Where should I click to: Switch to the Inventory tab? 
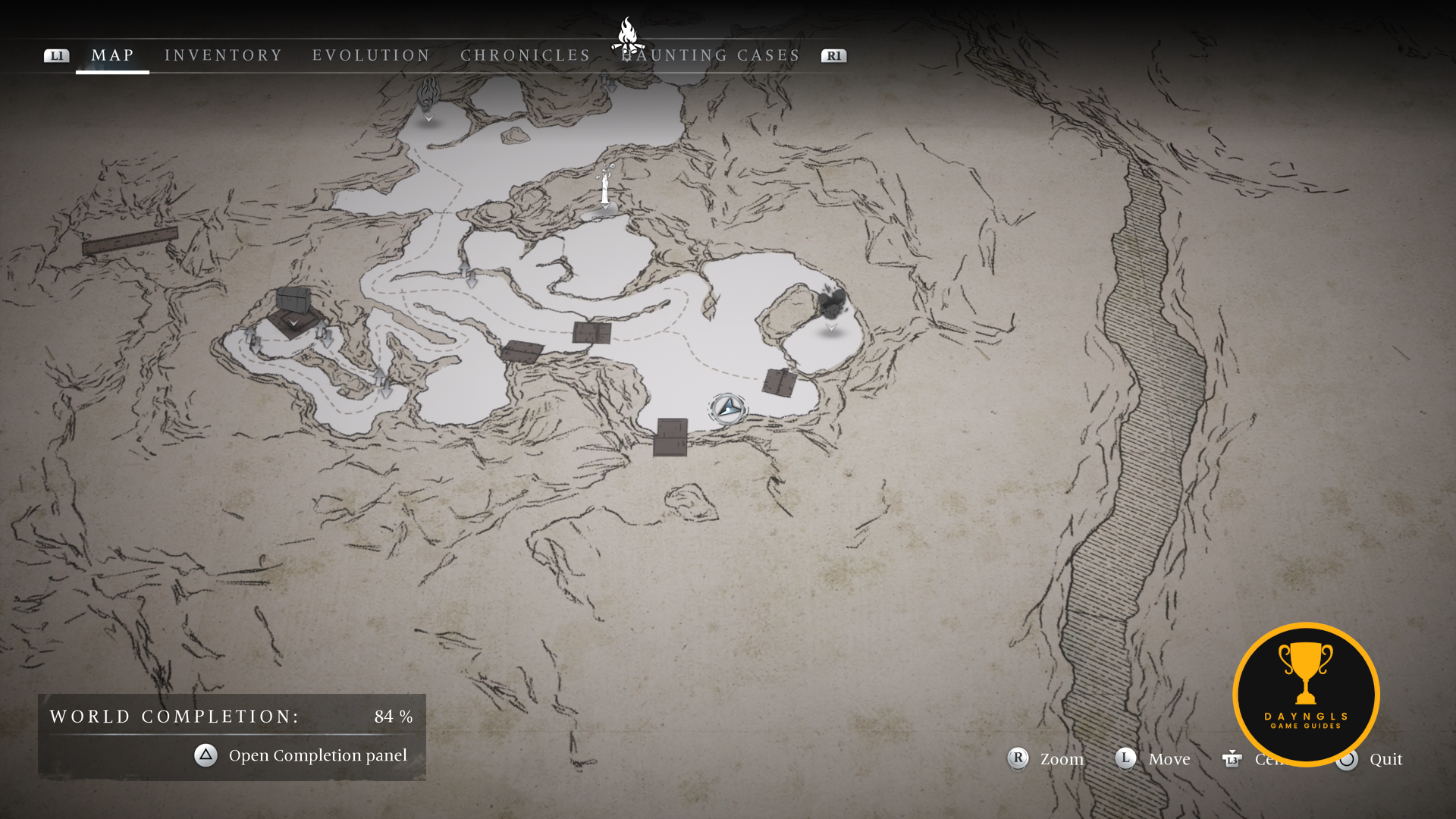tap(223, 55)
